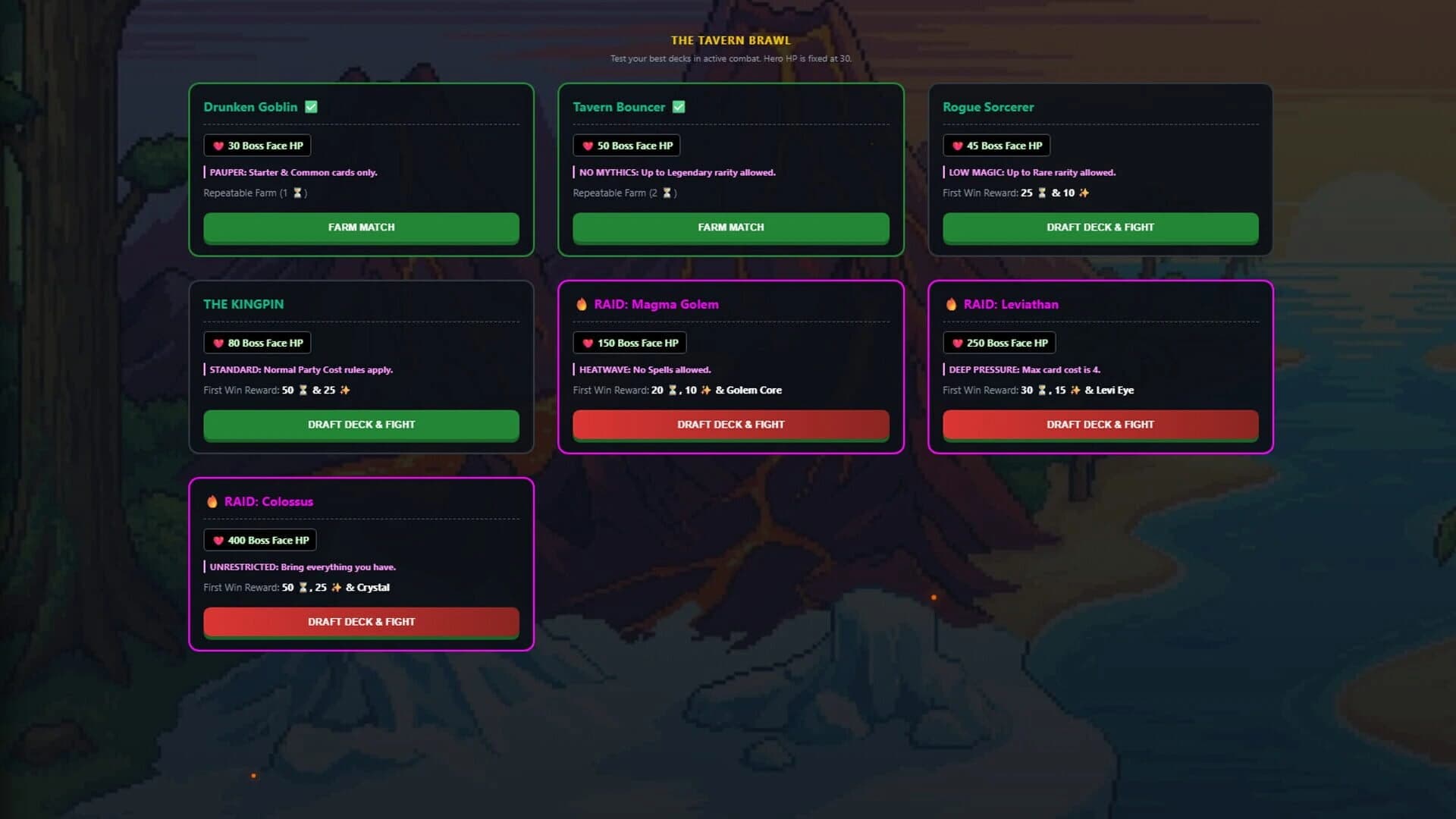This screenshot has width=1456, height=819.
Task: Click the fire icon beside RAID: Leviathan
Action: click(950, 304)
